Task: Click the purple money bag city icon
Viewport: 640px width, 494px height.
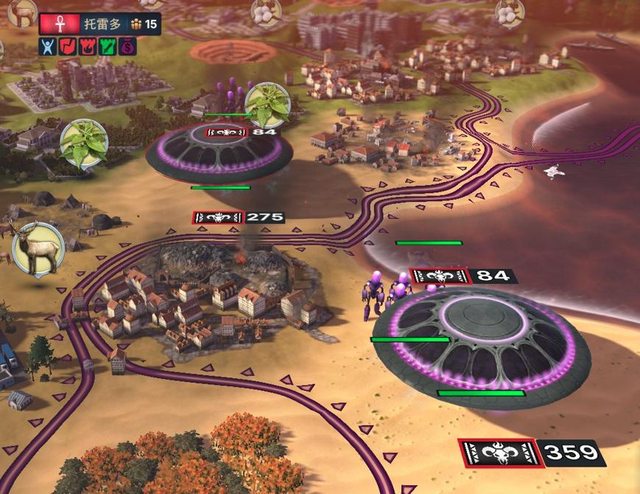Action: point(127,46)
